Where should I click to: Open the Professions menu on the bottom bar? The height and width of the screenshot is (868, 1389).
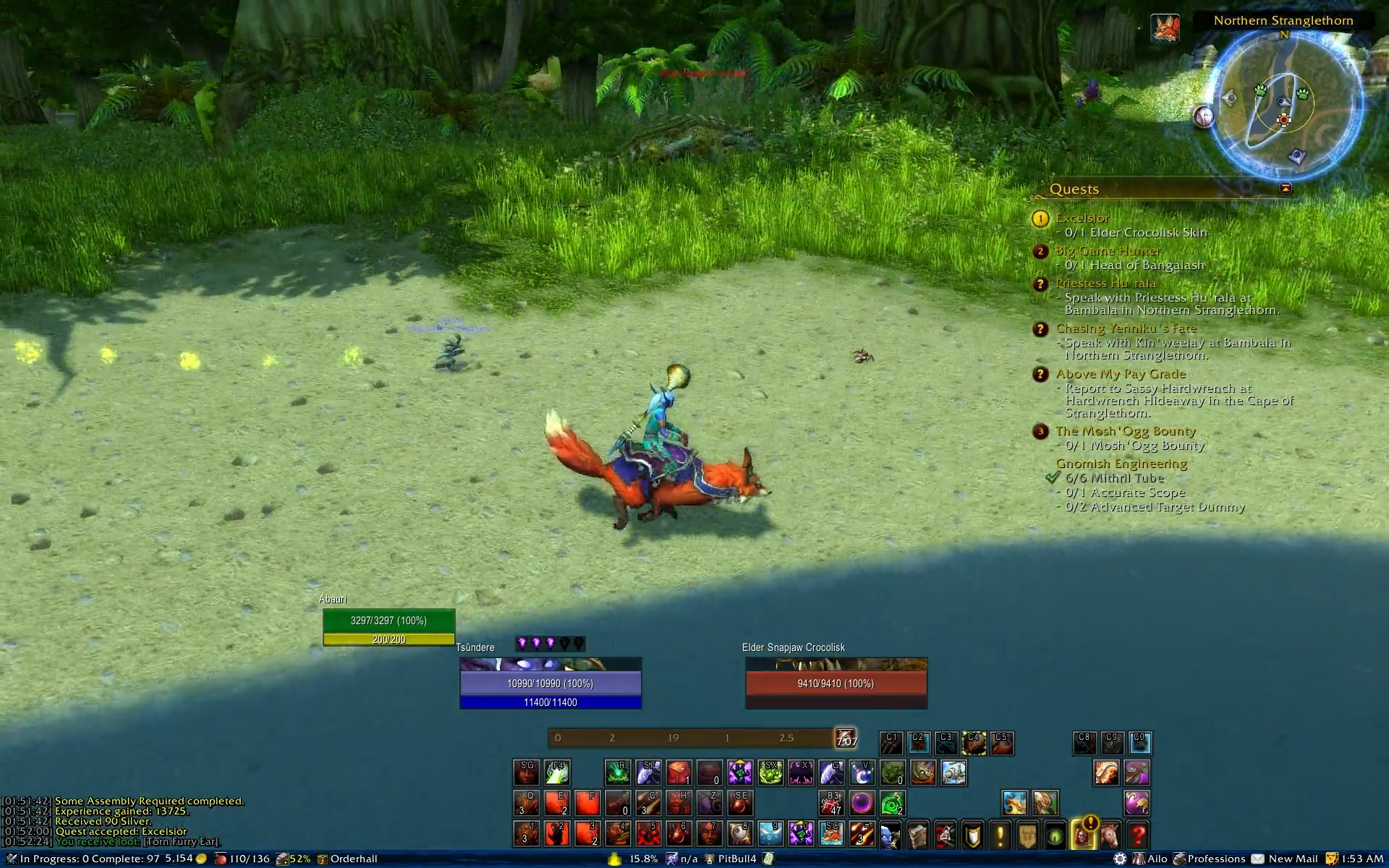(x=1215, y=859)
